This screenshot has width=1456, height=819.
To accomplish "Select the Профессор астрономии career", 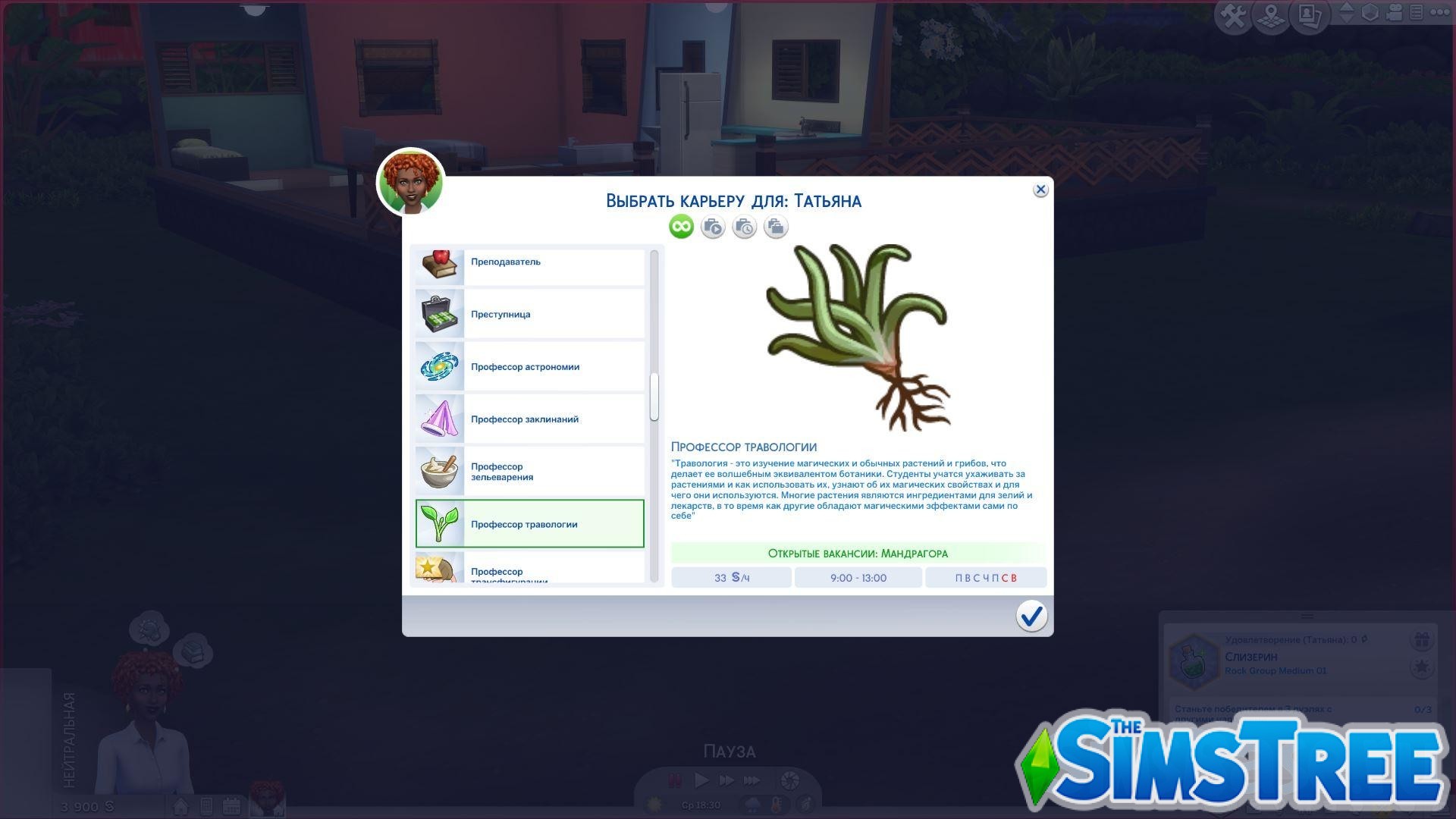I will 529,366.
